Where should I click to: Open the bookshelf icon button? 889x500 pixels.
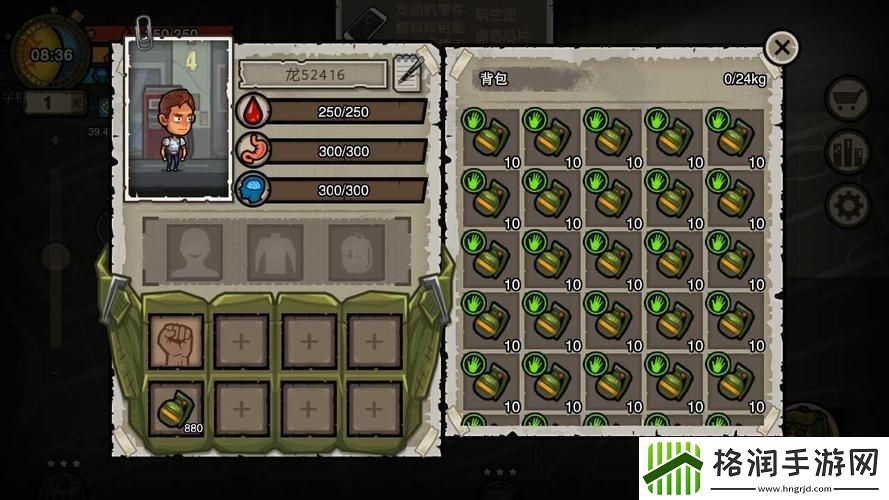click(x=847, y=152)
